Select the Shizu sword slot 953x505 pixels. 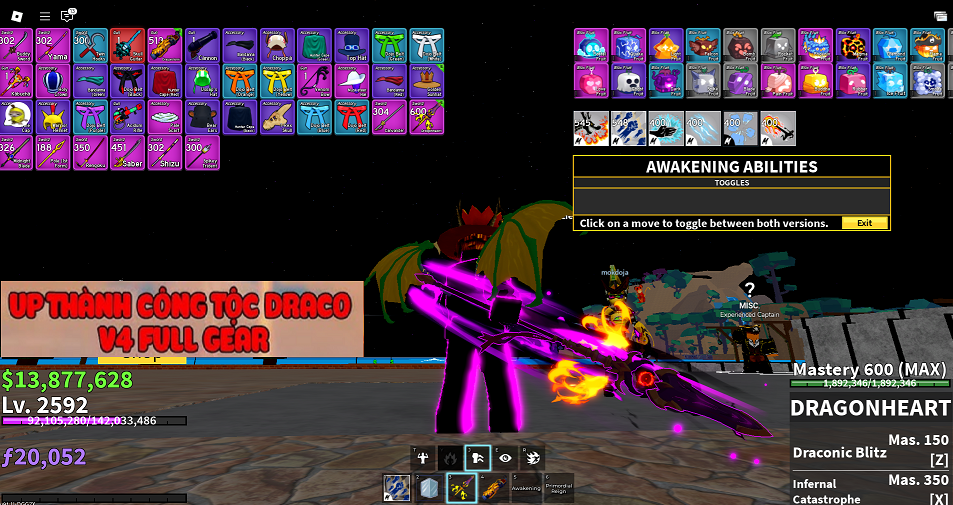pyautogui.click(x=164, y=153)
